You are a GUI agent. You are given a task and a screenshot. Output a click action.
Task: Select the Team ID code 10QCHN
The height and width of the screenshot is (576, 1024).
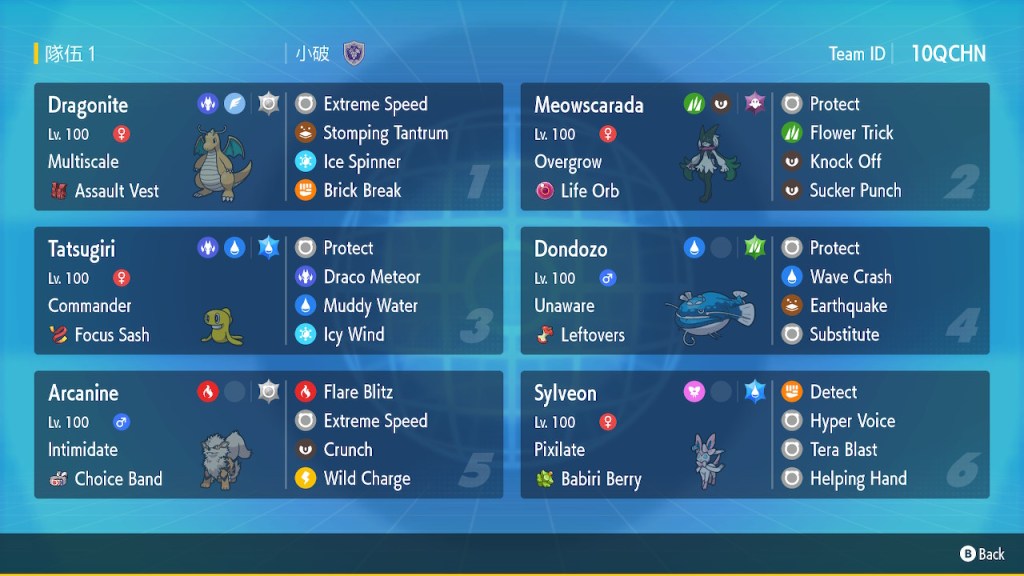(948, 54)
